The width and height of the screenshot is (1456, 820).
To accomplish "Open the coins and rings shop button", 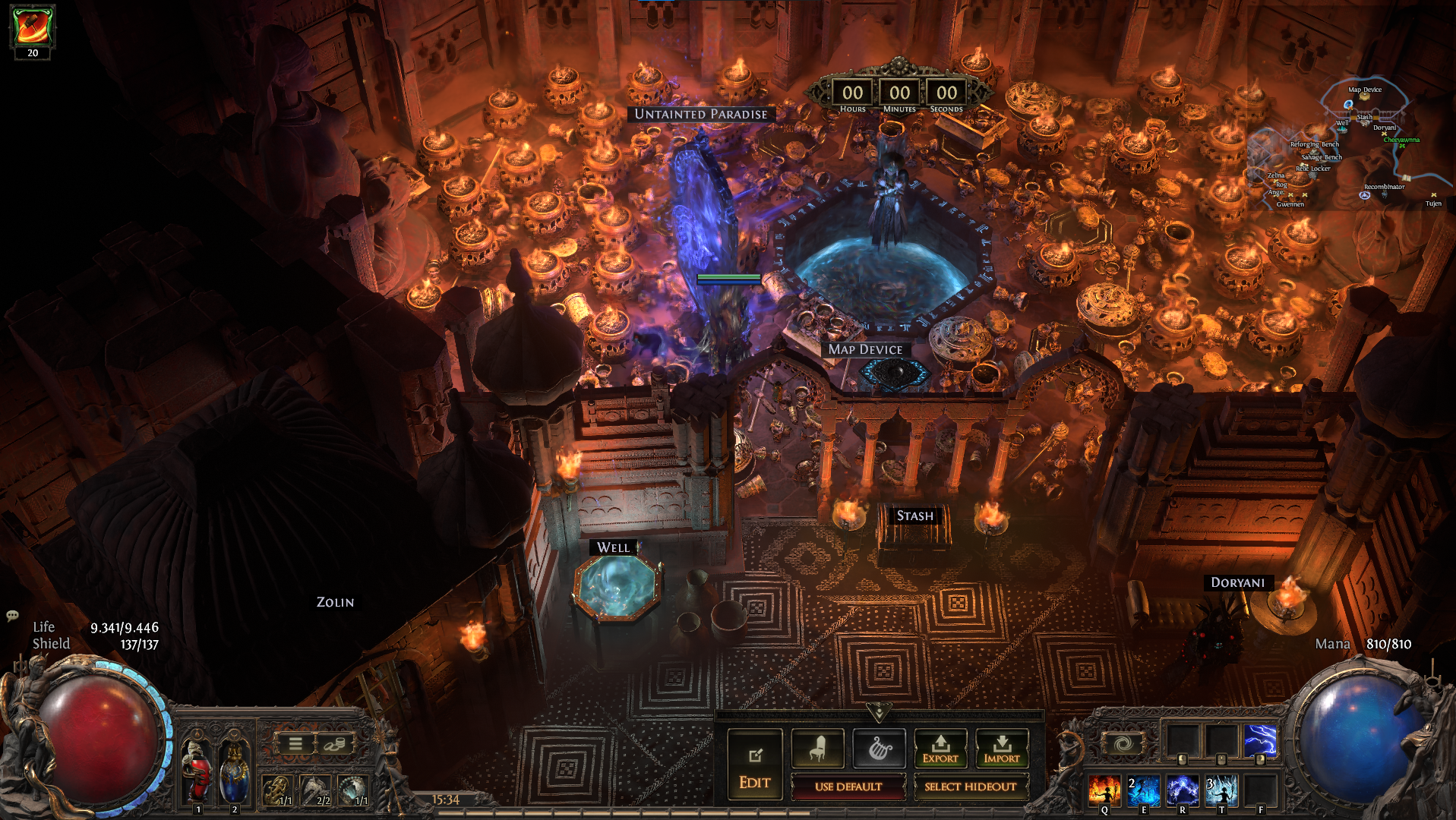I will pos(333,744).
